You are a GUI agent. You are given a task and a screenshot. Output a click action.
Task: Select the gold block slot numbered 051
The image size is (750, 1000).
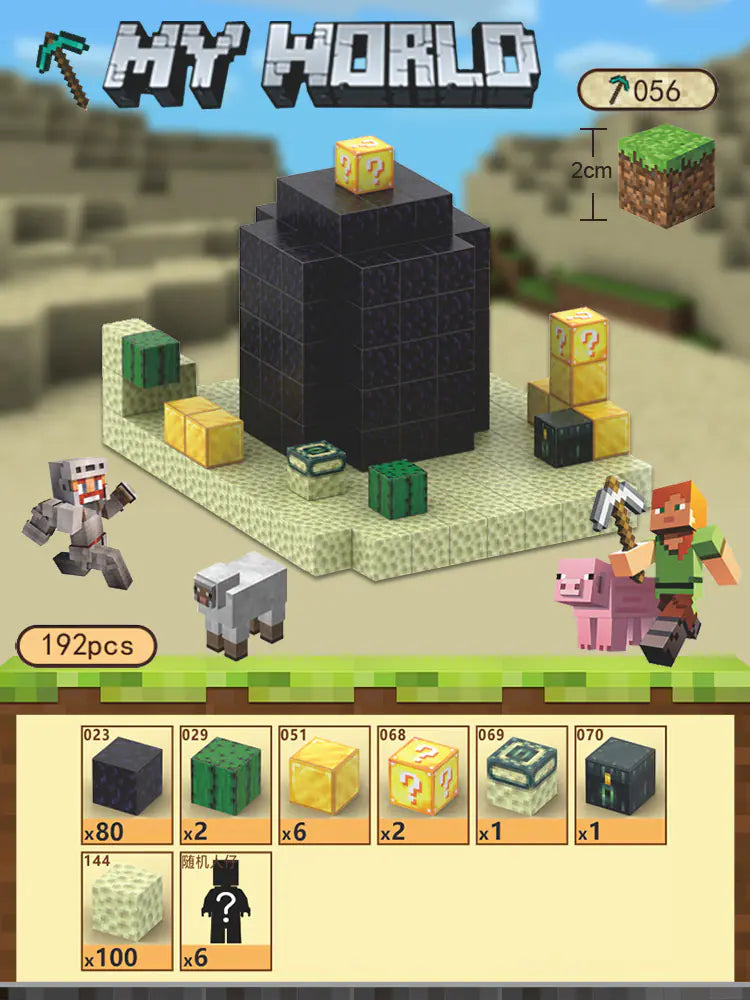click(x=324, y=785)
